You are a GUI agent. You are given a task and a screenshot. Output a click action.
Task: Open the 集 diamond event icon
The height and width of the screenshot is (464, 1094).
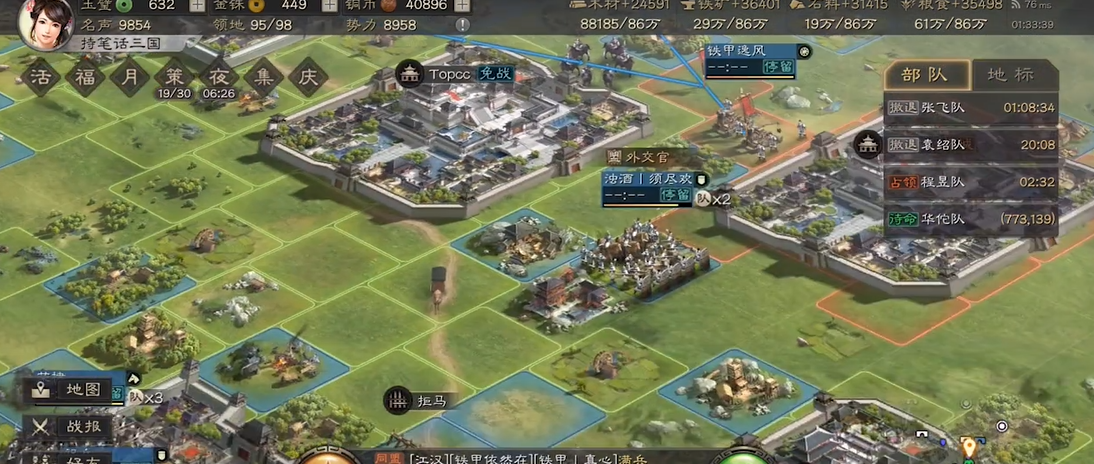click(x=263, y=76)
